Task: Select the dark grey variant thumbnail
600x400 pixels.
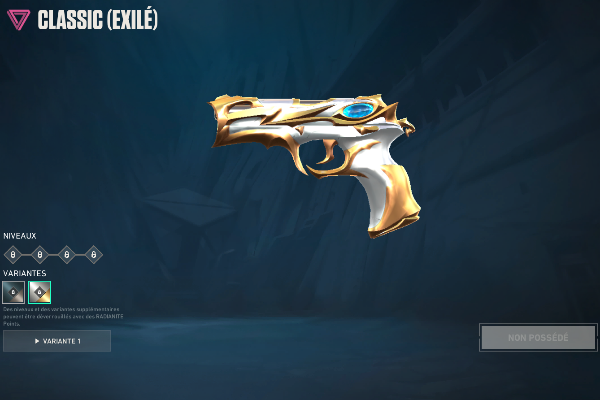Action: (x=14, y=292)
